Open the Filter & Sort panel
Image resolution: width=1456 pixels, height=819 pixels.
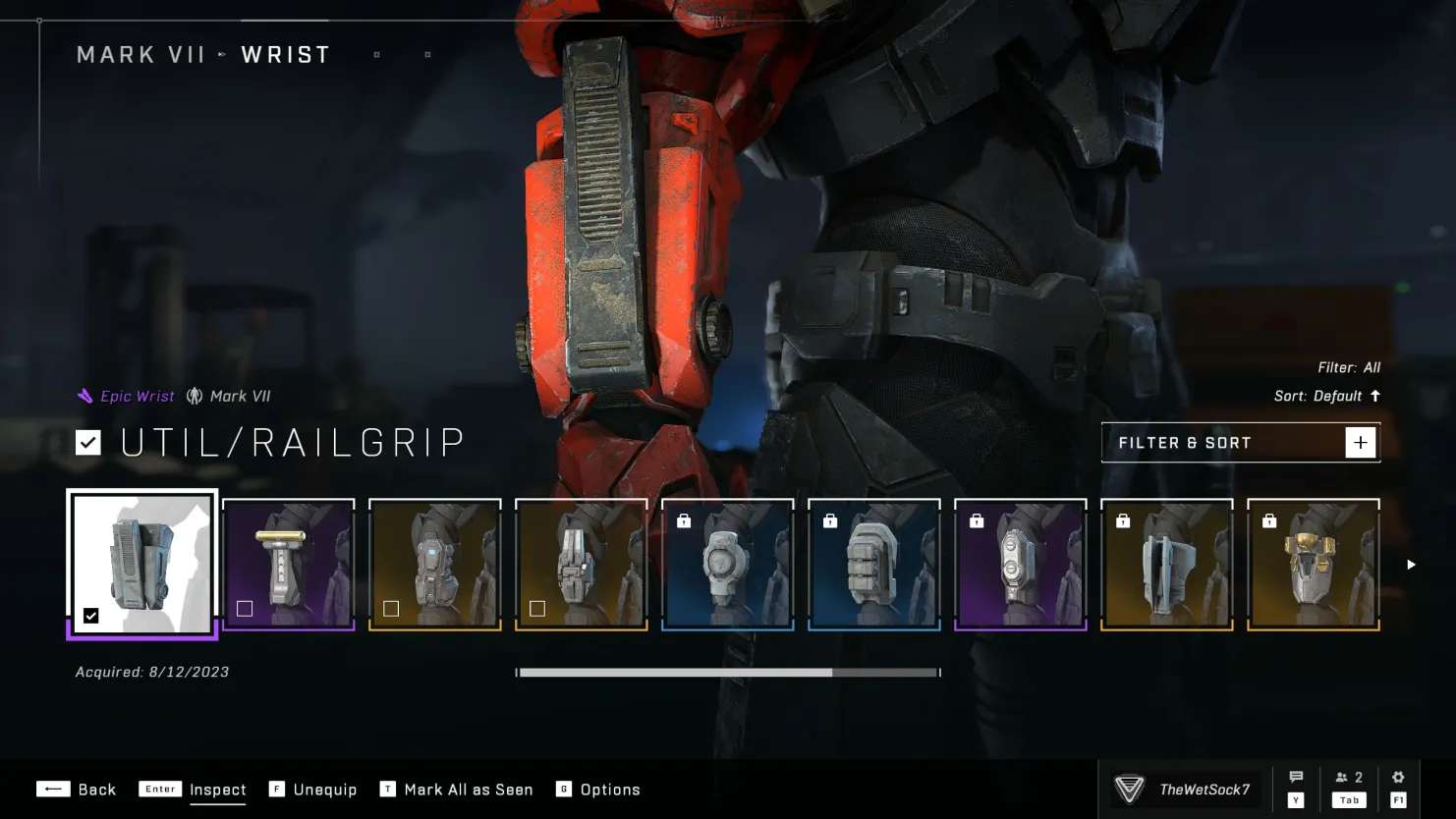[x=1240, y=443]
